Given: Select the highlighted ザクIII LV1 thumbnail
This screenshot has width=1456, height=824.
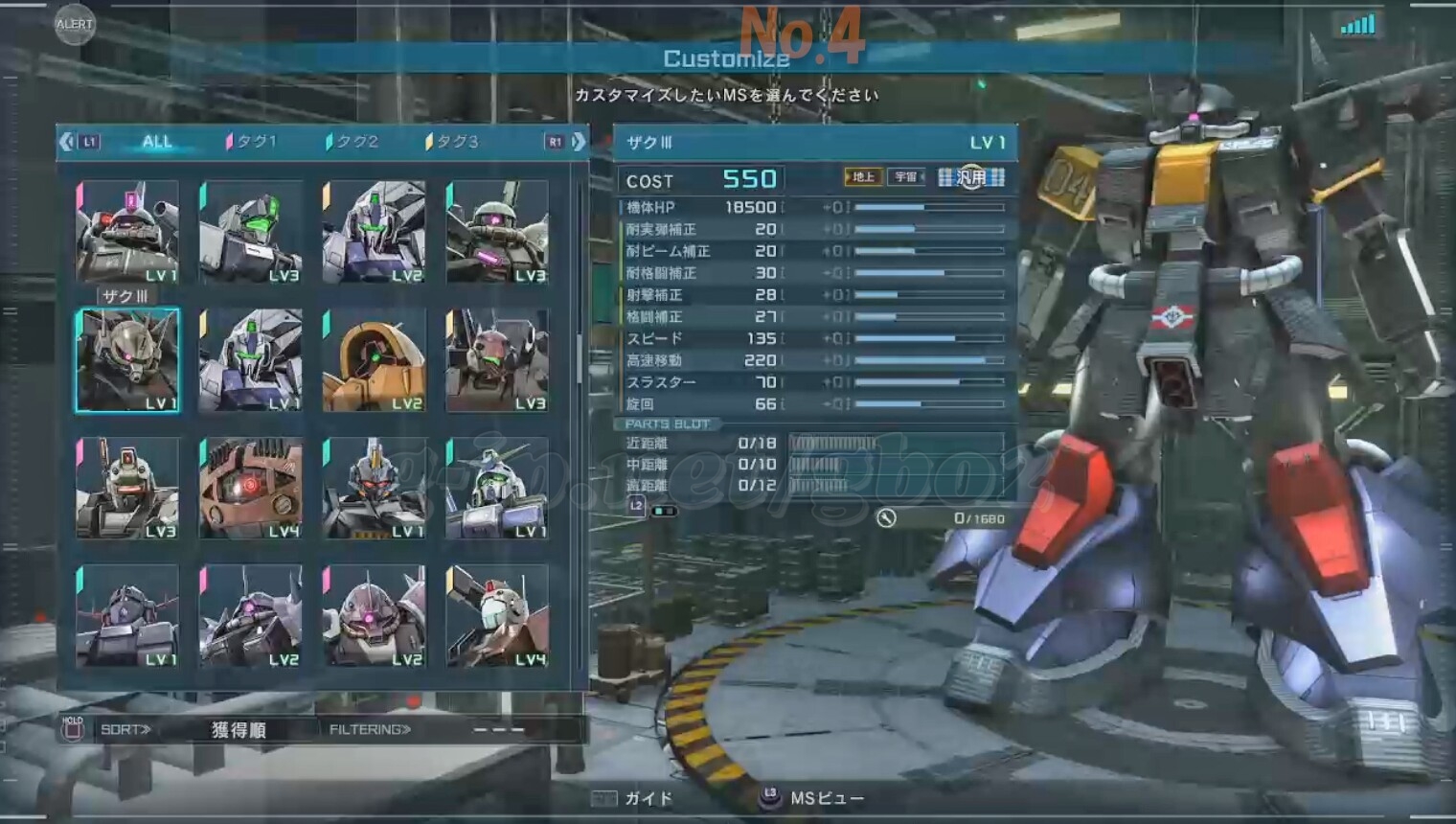Looking at the screenshot, I should pyautogui.click(x=127, y=360).
